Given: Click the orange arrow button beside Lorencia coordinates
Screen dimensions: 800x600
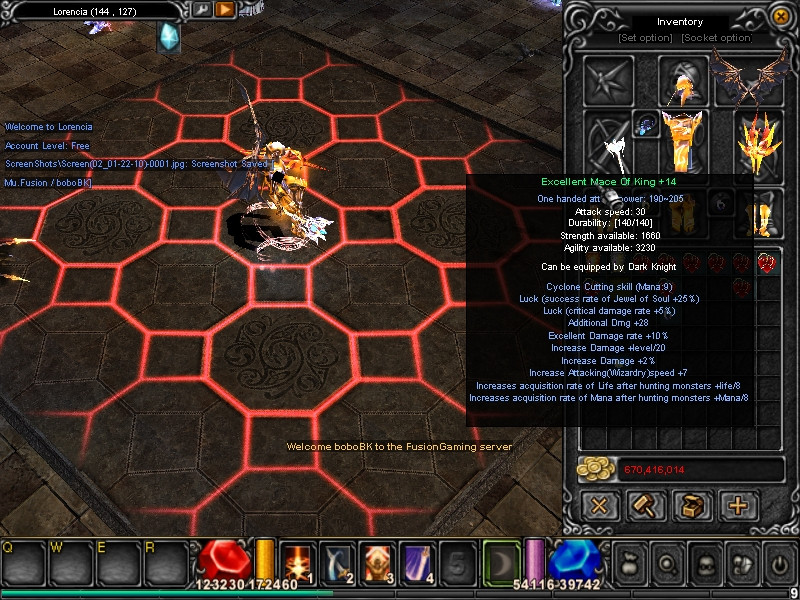Looking at the screenshot, I should coord(225,10).
